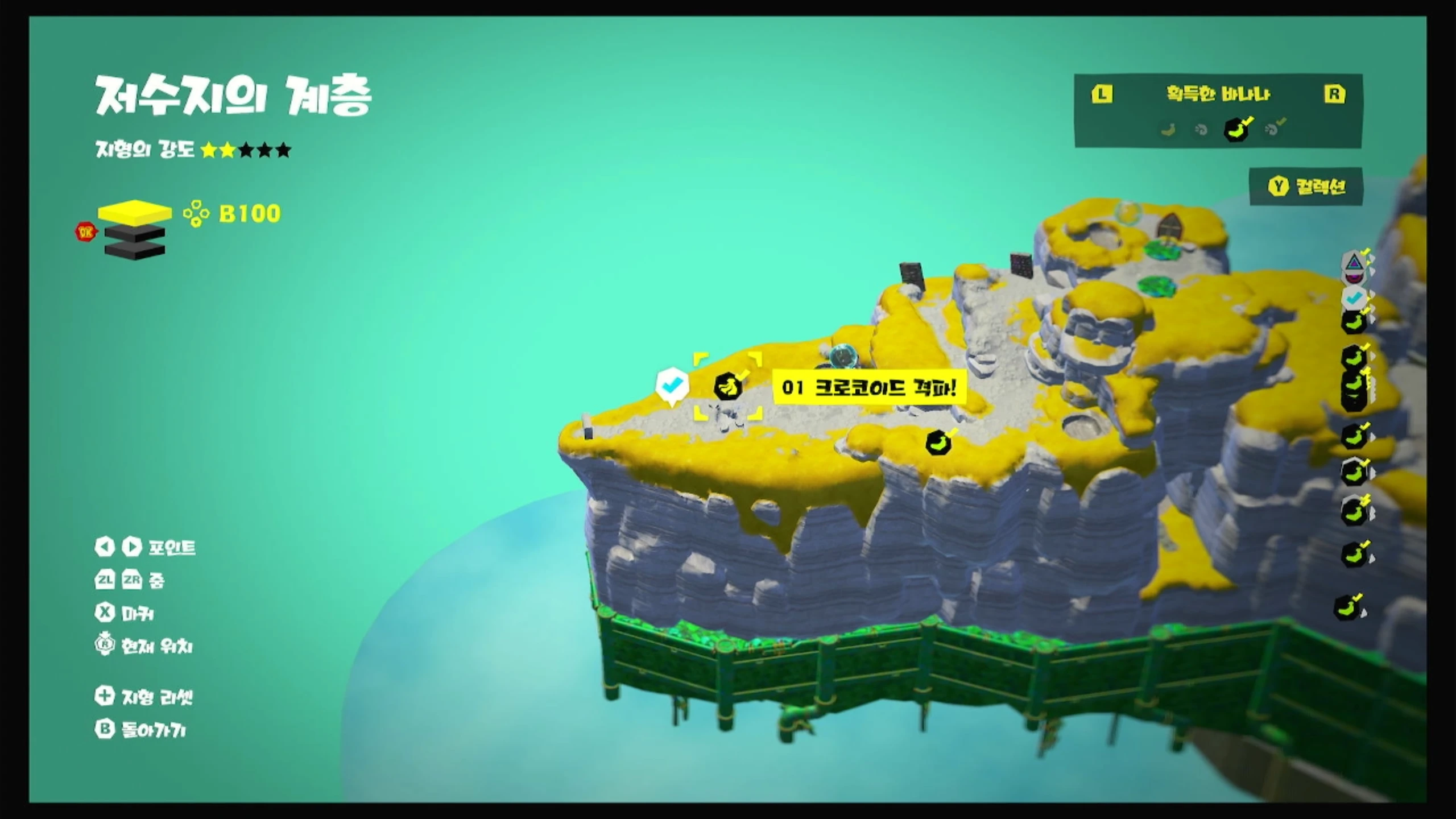
Task: Select the yellow top sublayer in the stack
Action: point(134,213)
